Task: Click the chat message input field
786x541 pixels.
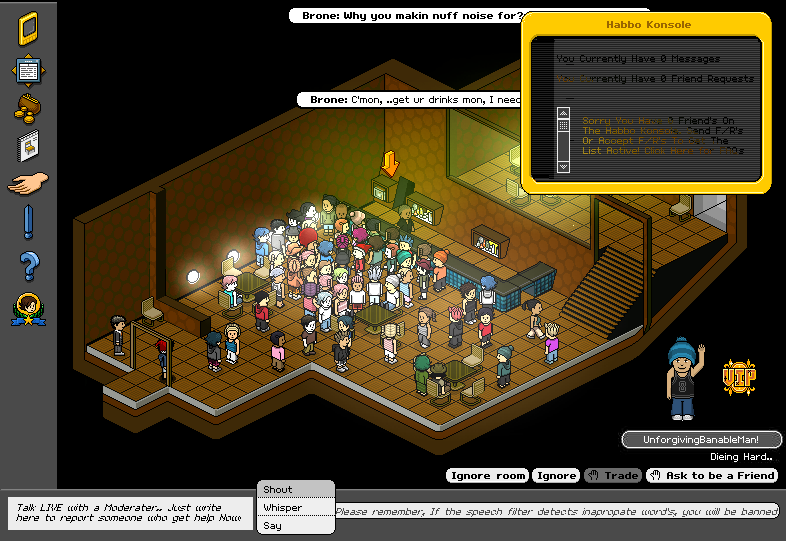Action: [x=556, y=512]
